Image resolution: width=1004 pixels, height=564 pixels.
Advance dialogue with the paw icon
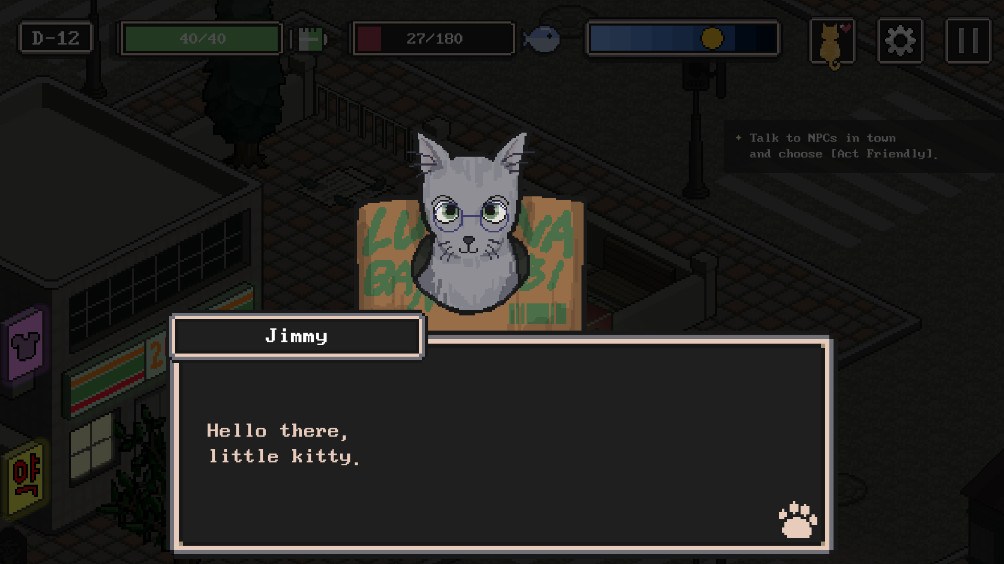pos(797,520)
